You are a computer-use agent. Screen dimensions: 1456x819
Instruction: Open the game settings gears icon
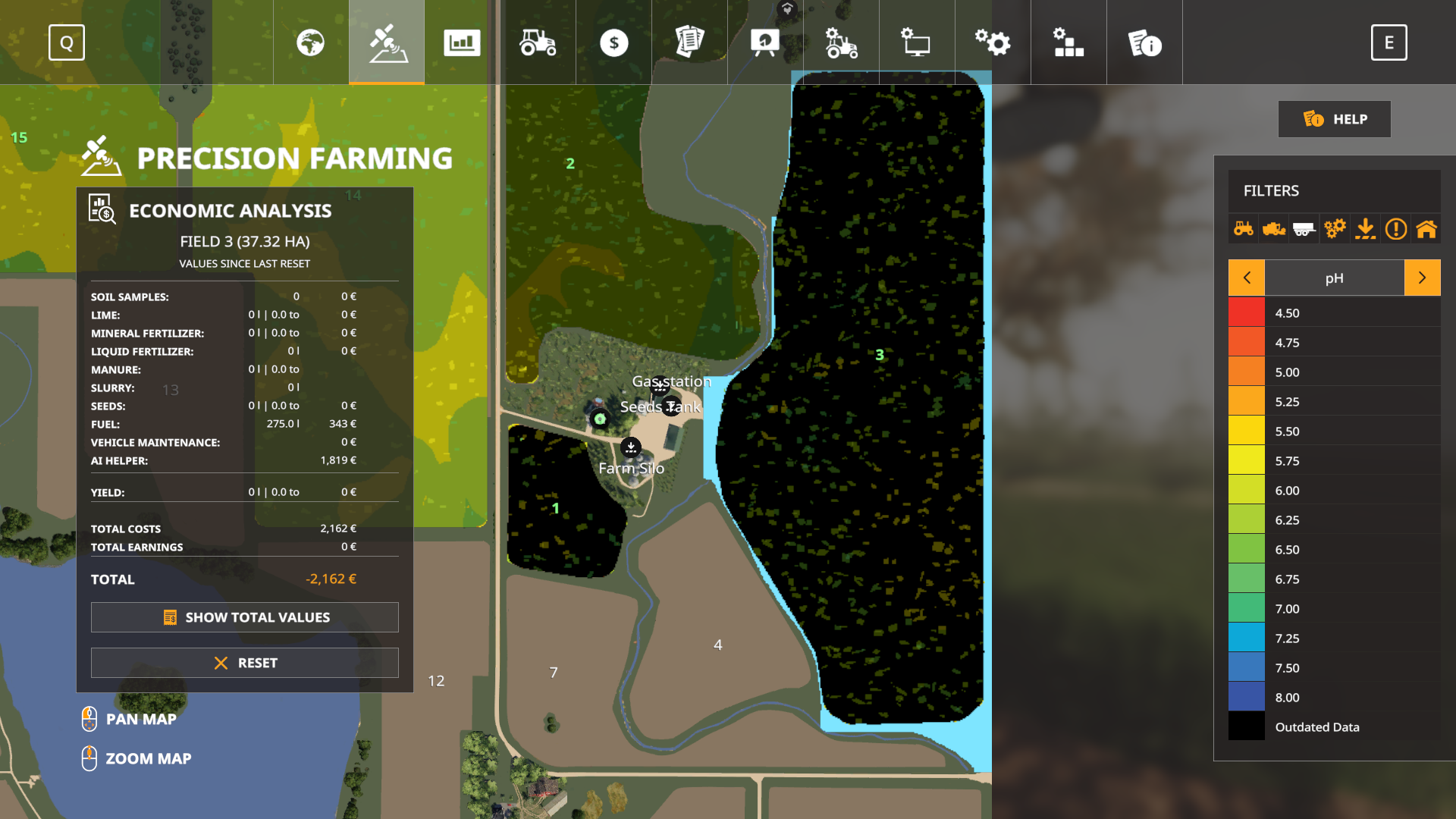point(993,42)
